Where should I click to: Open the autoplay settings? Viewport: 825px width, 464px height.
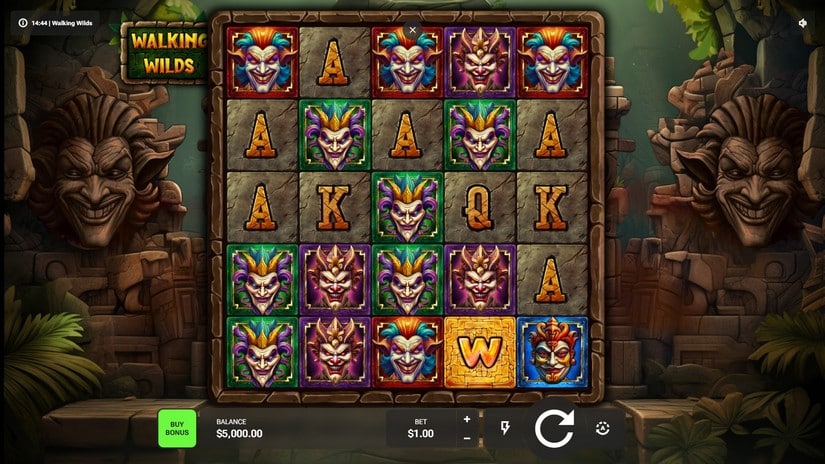(602, 428)
